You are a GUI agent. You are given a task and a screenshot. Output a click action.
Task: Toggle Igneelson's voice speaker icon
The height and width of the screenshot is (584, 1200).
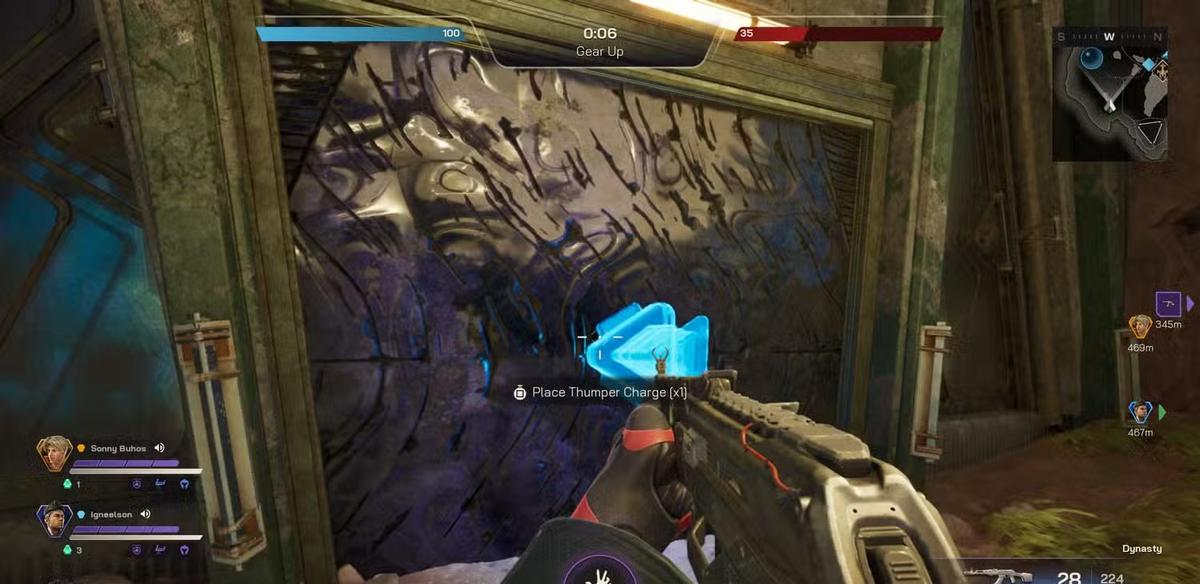145,514
